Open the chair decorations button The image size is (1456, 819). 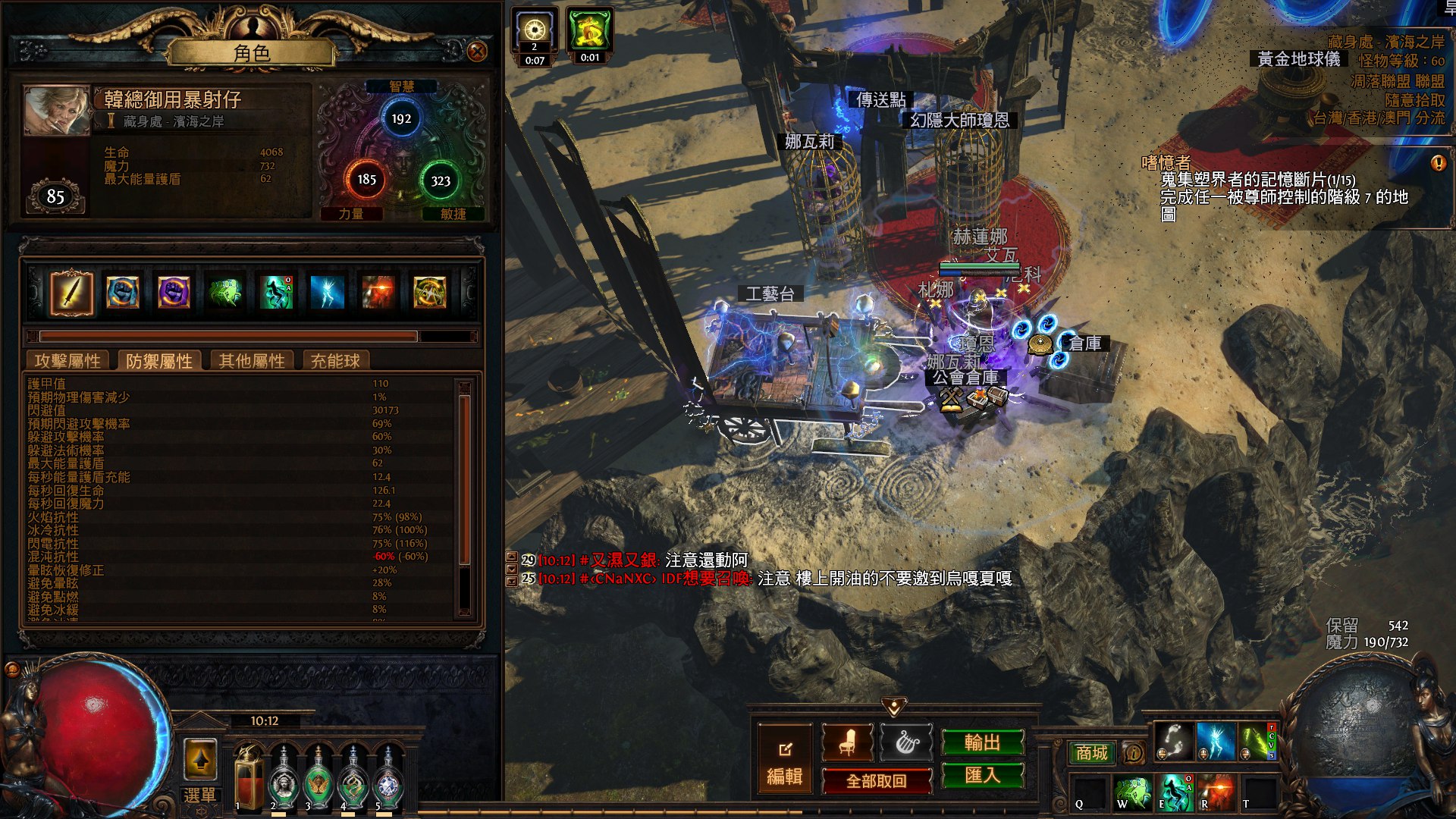847,743
